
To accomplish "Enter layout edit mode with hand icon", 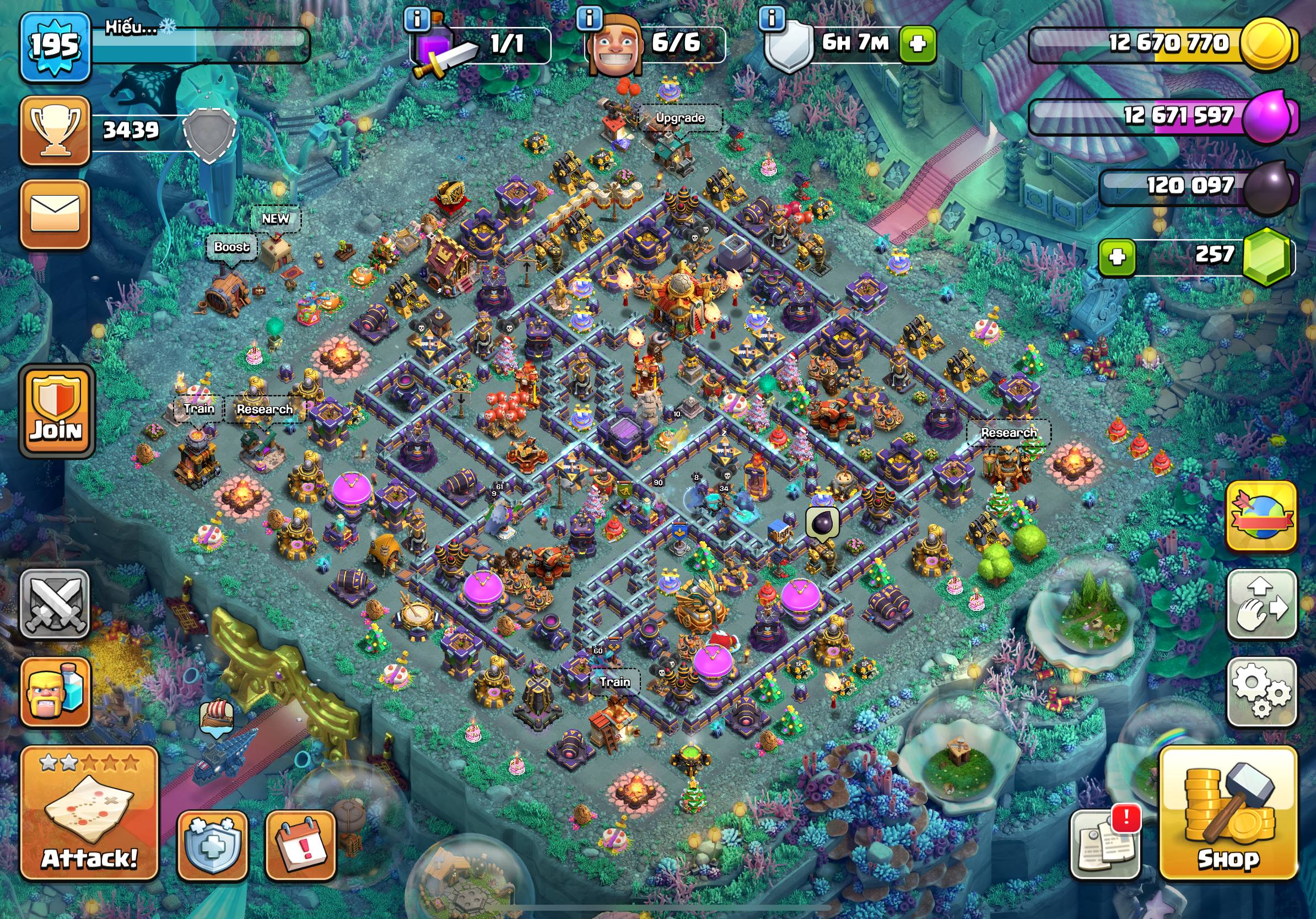I will (x=1261, y=604).
